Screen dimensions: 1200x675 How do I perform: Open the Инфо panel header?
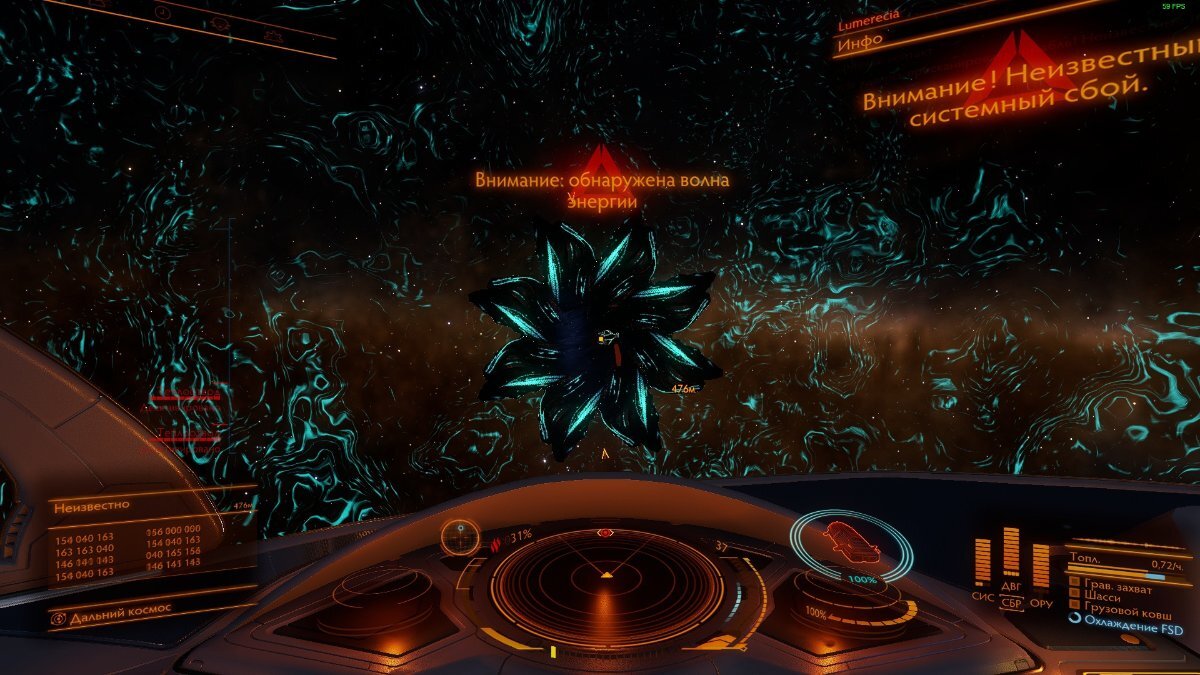point(860,42)
